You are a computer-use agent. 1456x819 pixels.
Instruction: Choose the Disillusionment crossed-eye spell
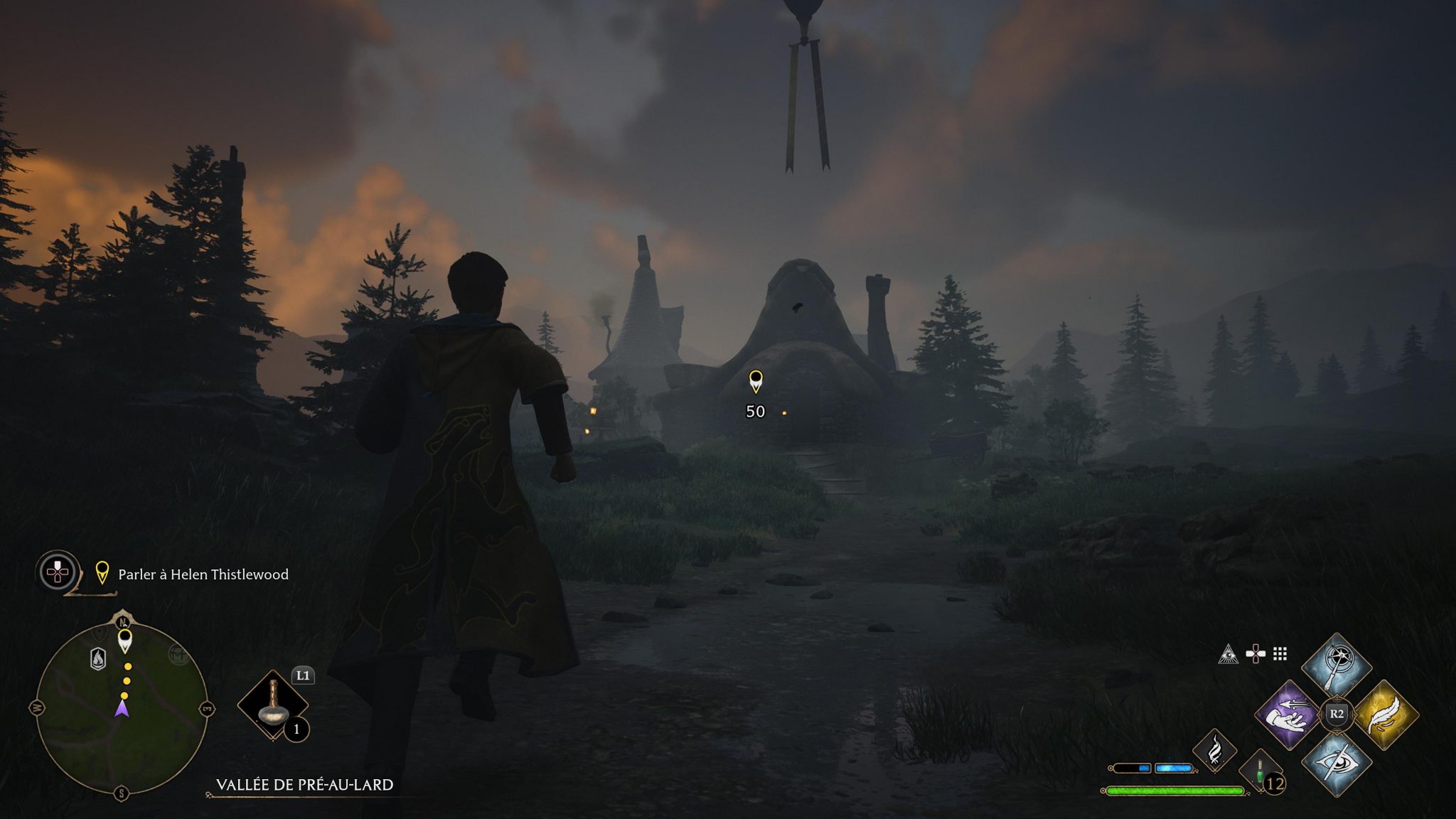pos(1336,763)
